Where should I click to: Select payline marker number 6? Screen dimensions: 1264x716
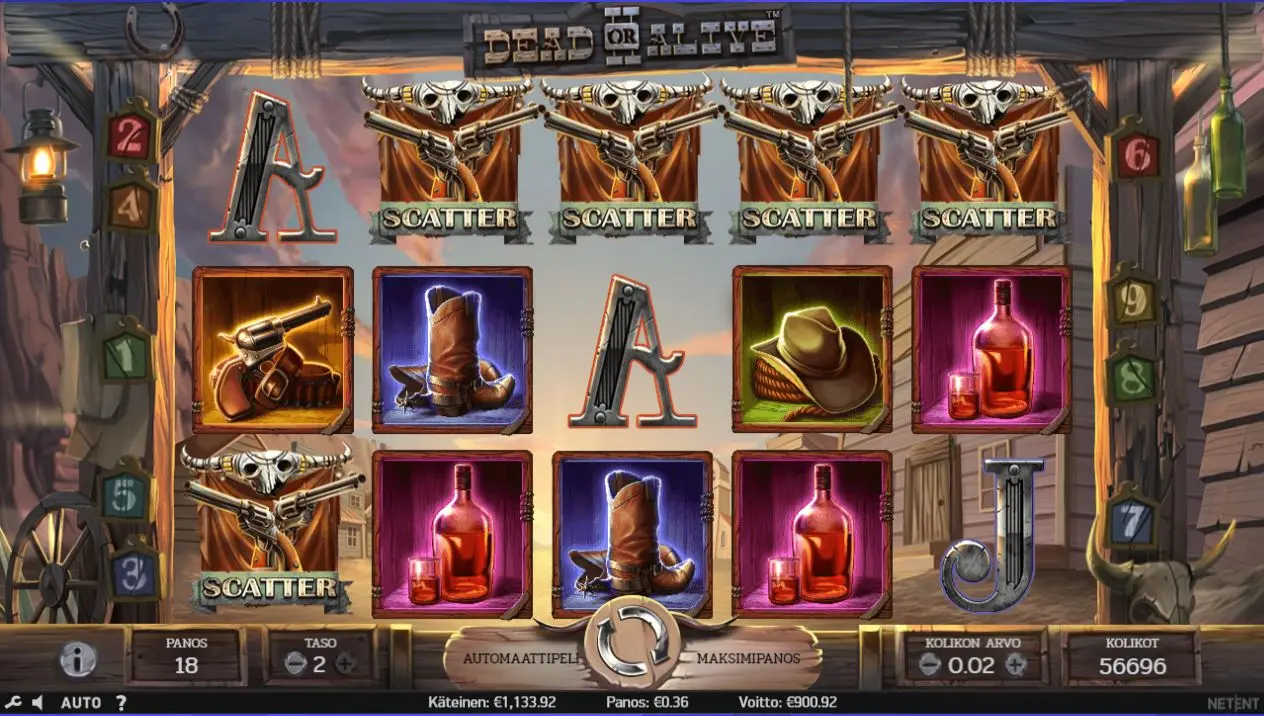pyautogui.click(x=1139, y=155)
